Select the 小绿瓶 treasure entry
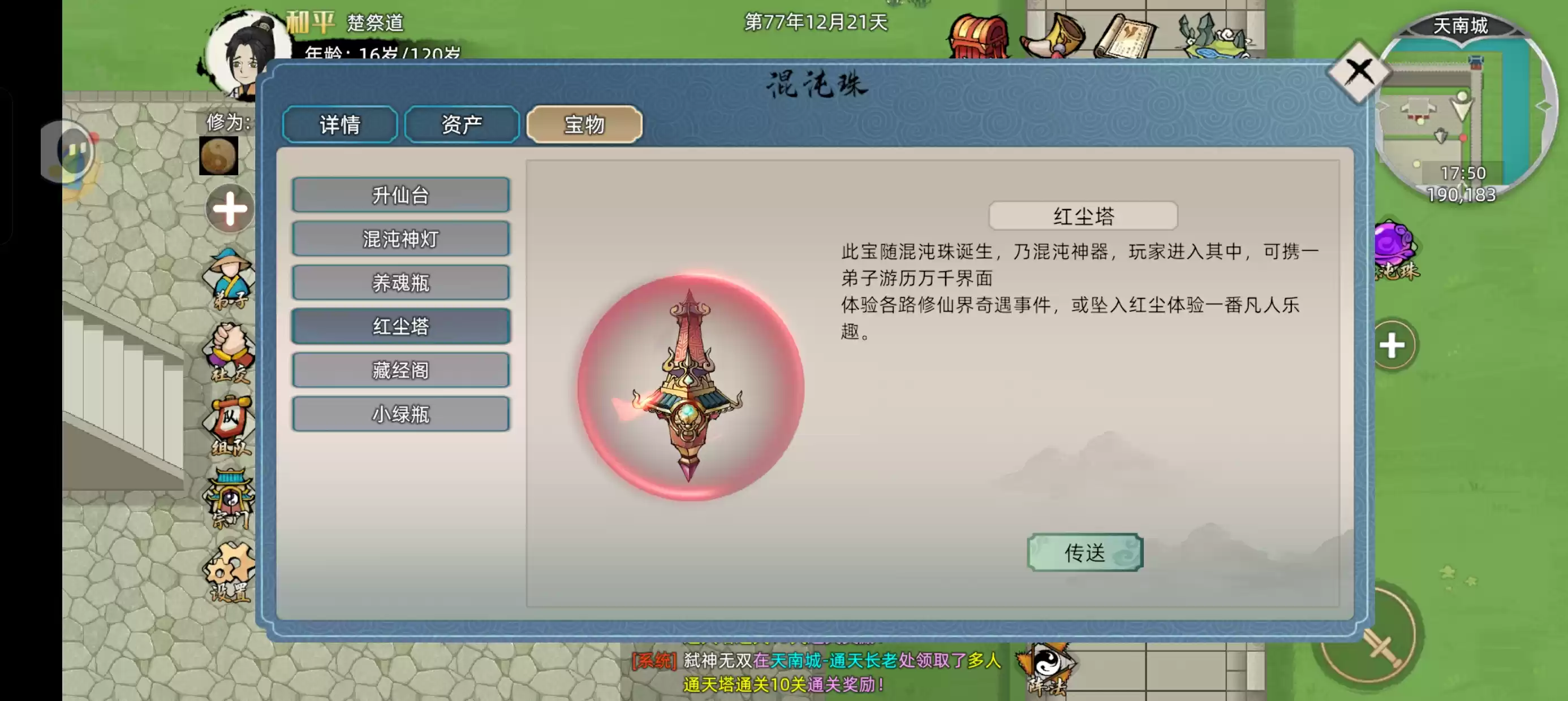The width and height of the screenshot is (1568, 701). (401, 414)
